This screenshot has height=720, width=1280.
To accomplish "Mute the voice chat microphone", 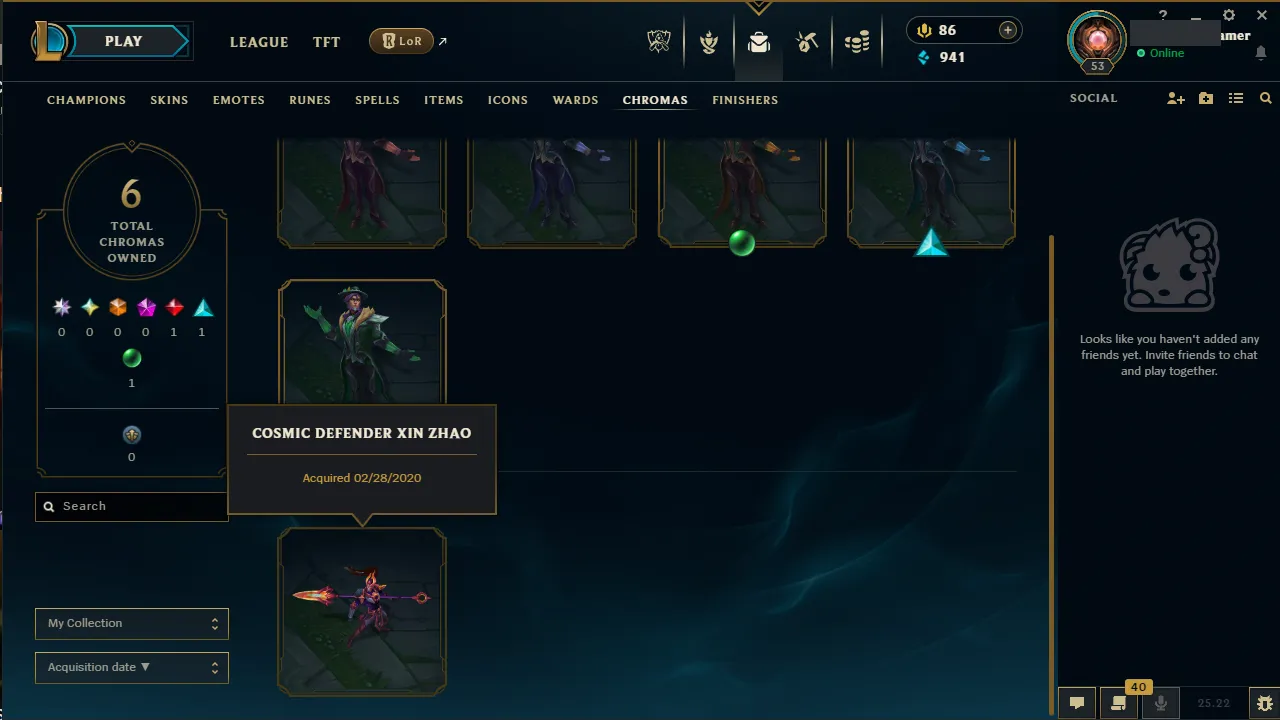I will (1161, 703).
